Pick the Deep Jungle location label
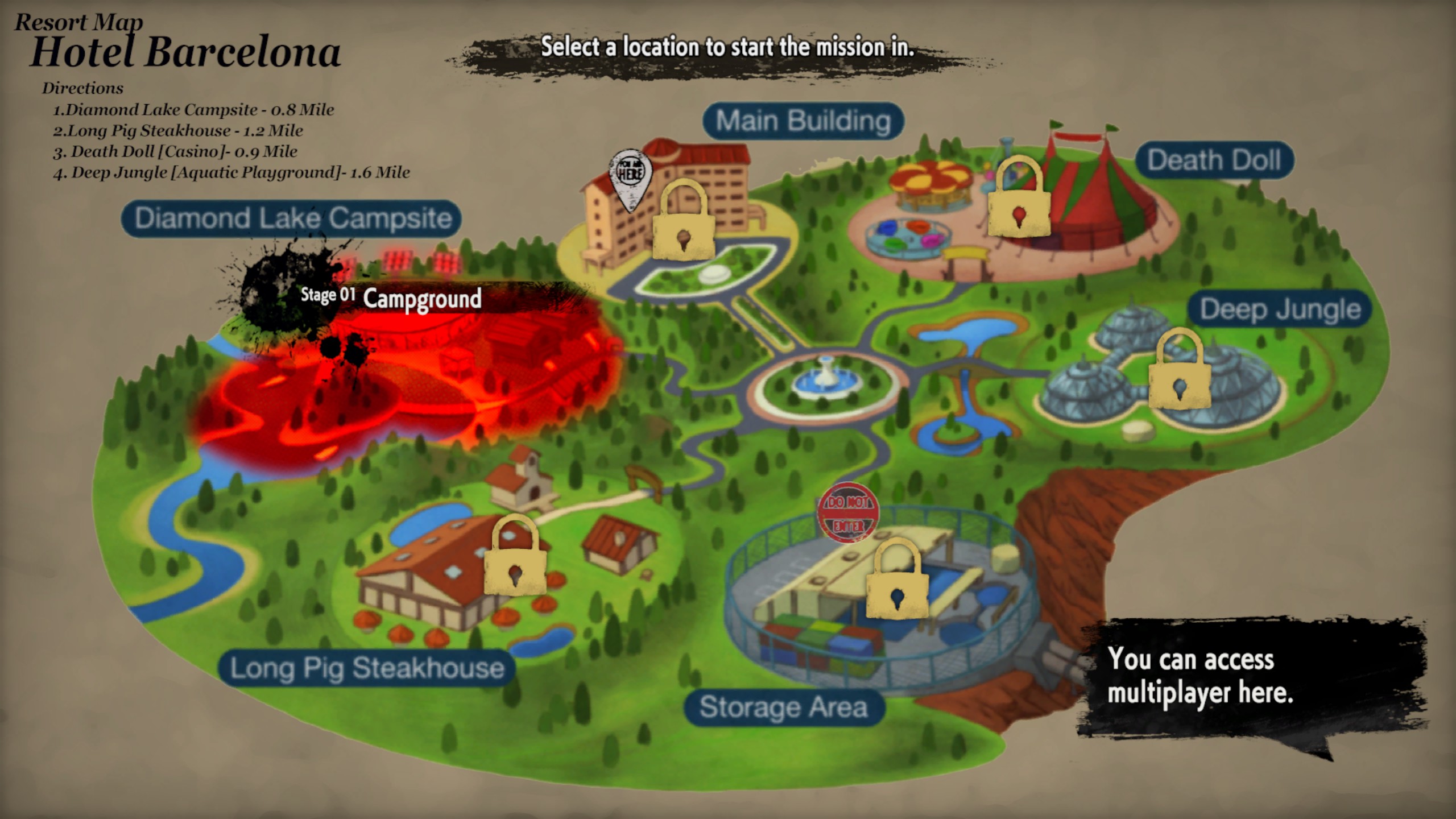This screenshot has width=1456, height=819. pos(1280,309)
